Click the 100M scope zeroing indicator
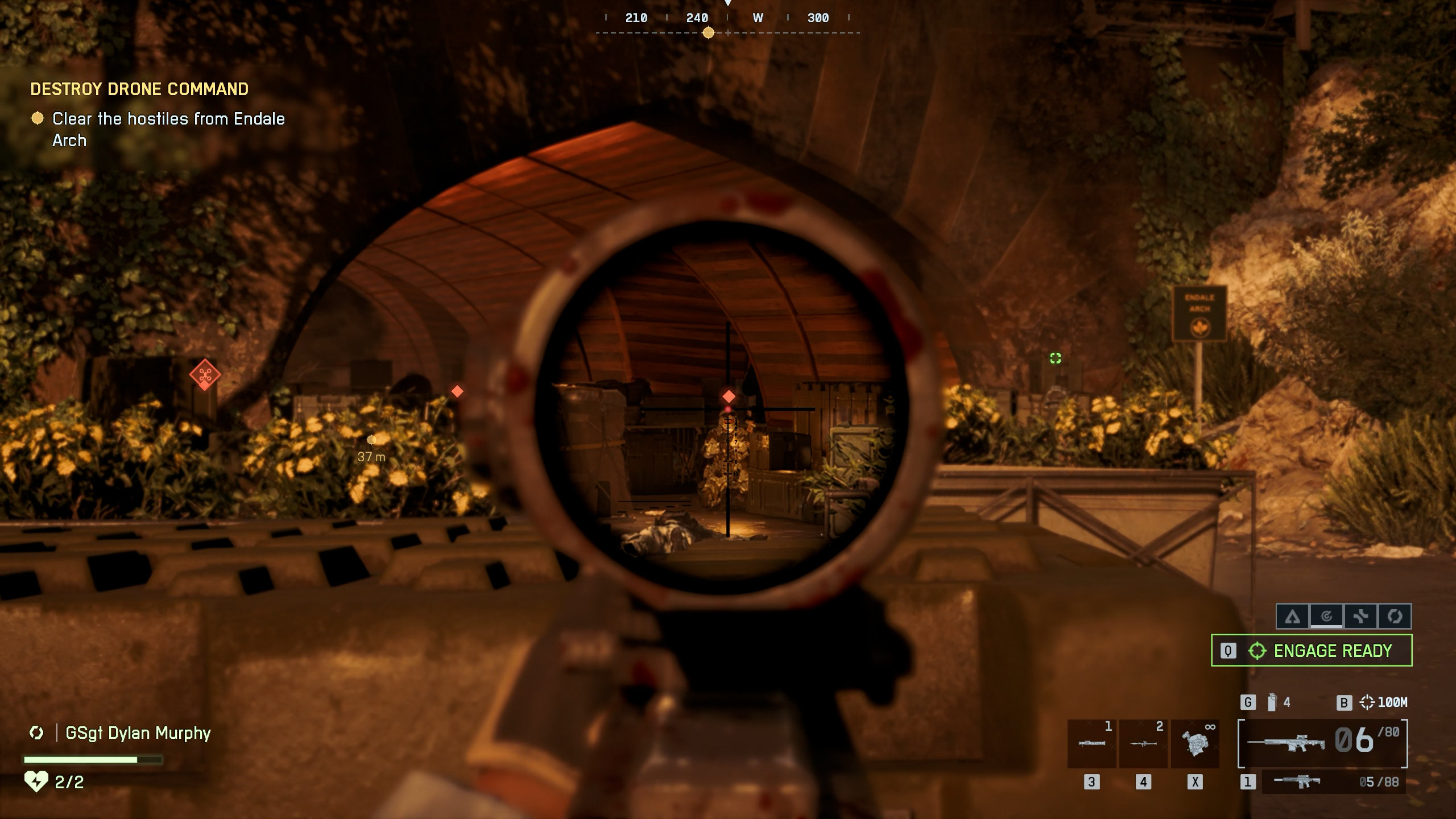The width and height of the screenshot is (1456, 819). pos(1383,702)
